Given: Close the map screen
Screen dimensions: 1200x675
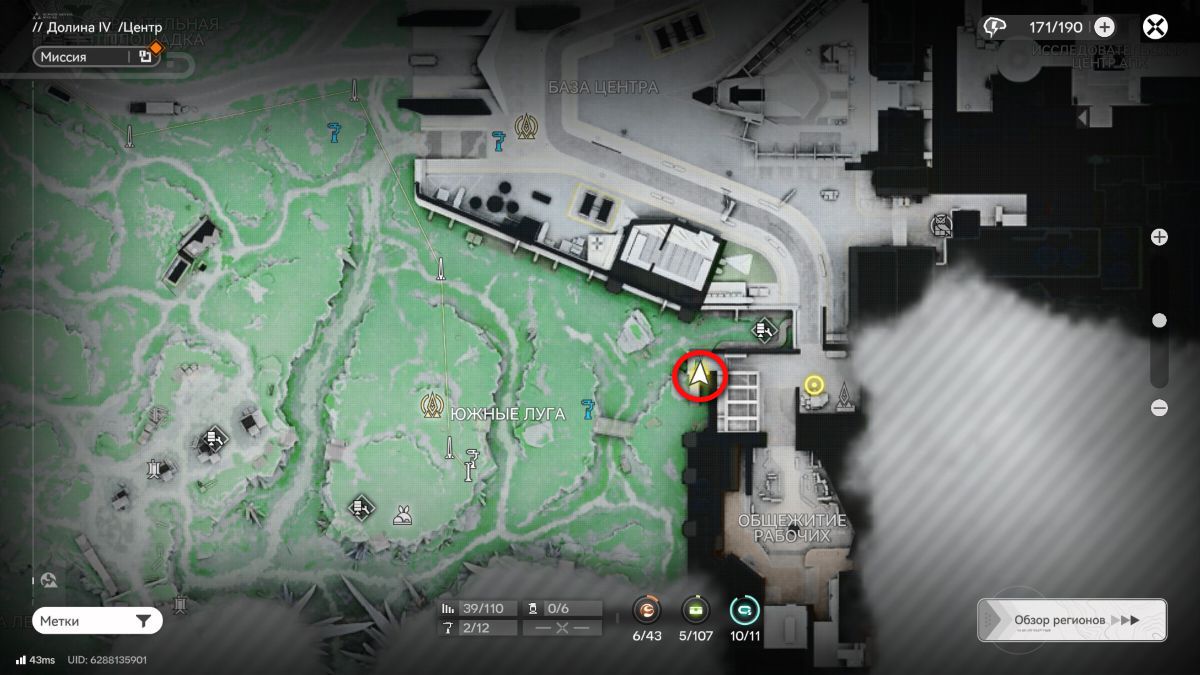Looking at the screenshot, I should click(x=1156, y=27).
